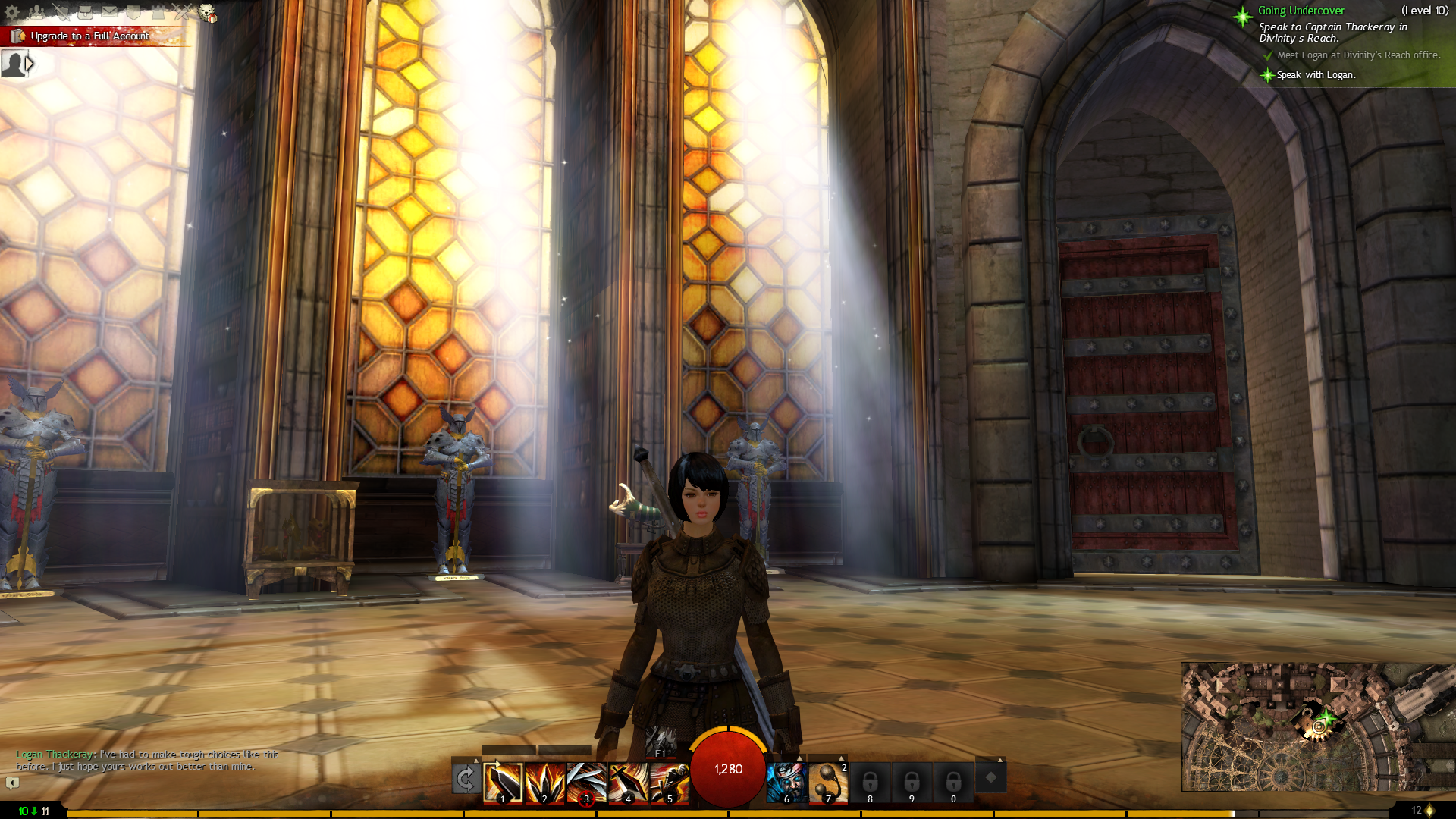Open the mail envelope icon
The height and width of the screenshot is (819, 1456).
tap(110, 12)
